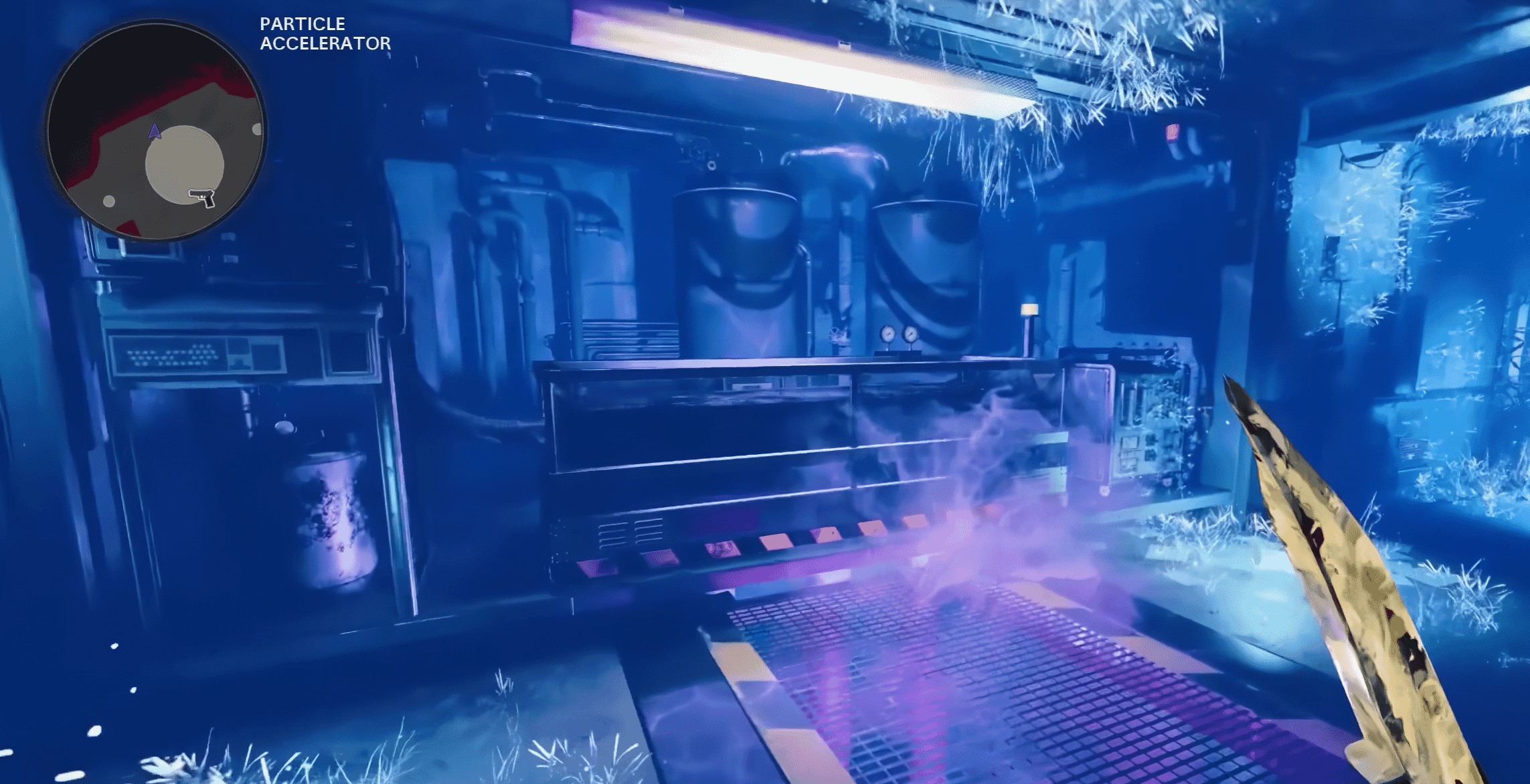Click the right gray dot marker on the minimap

tap(257, 130)
